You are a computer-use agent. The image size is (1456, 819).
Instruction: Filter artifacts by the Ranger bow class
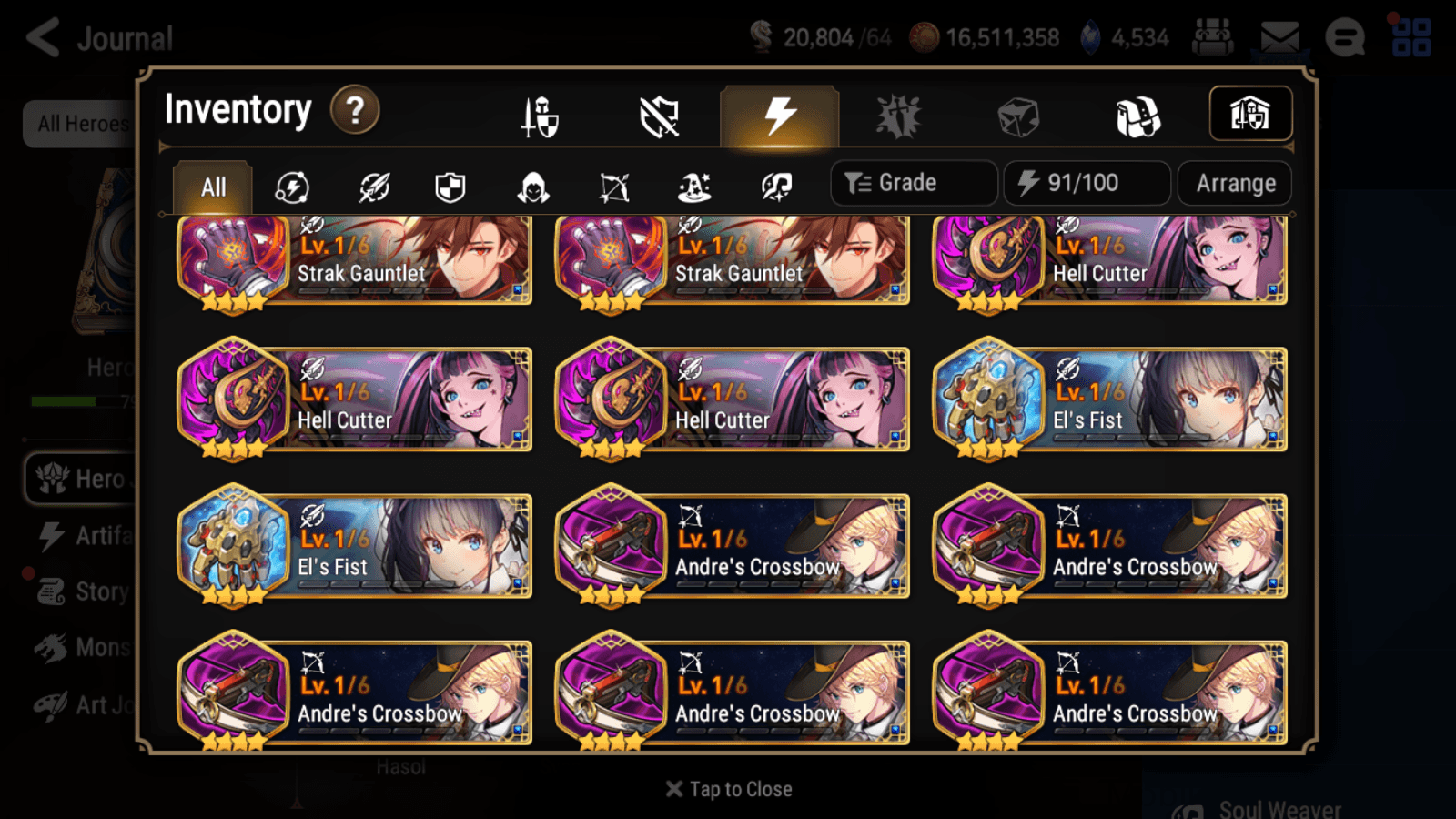(612, 187)
